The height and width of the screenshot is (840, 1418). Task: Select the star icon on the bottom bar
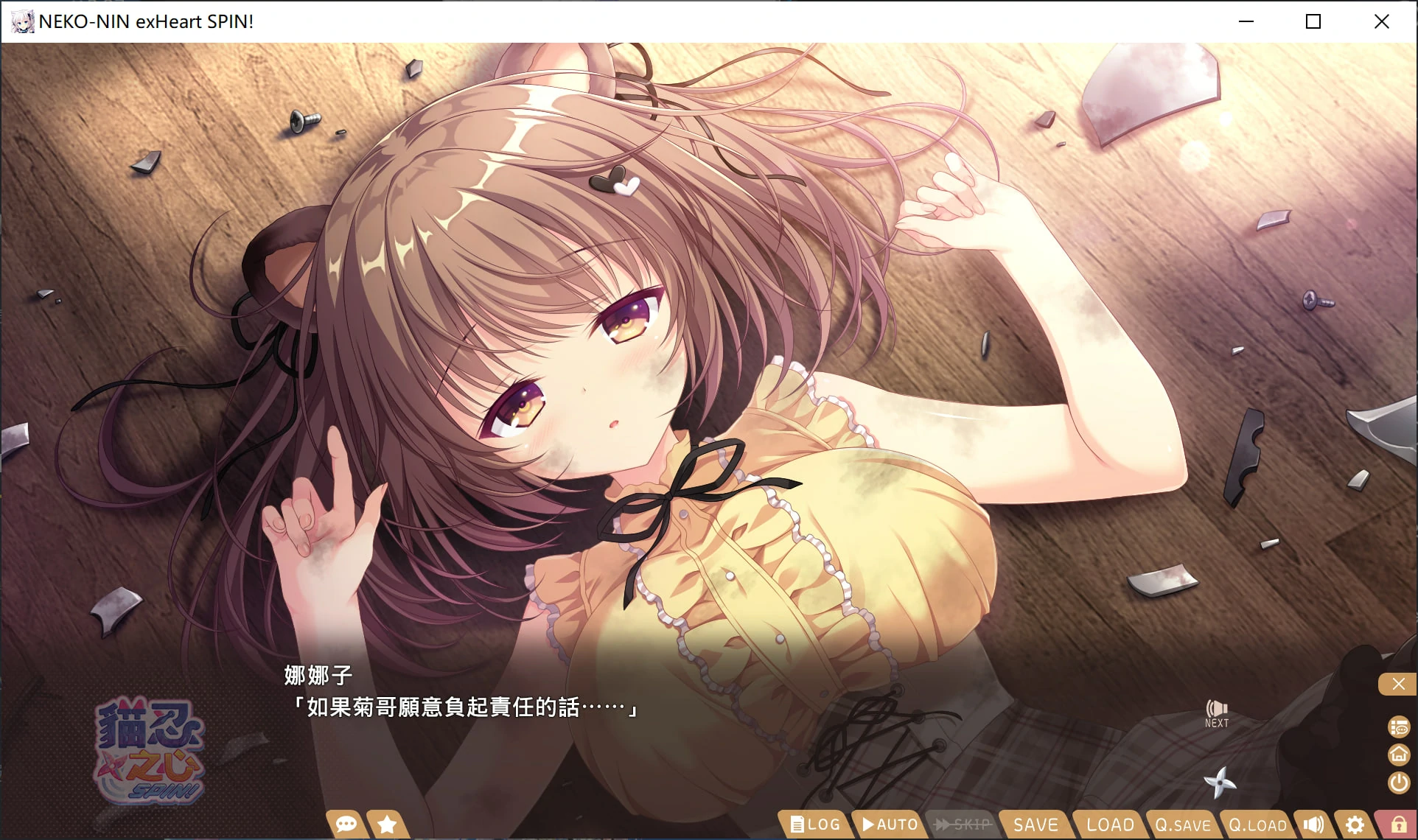[x=386, y=825]
